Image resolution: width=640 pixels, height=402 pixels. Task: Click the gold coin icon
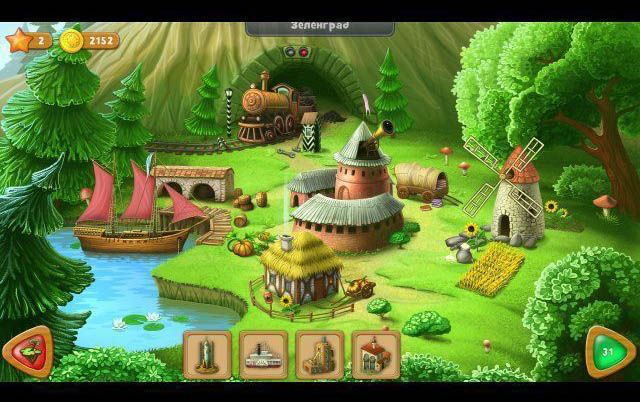(x=69, y=41)
